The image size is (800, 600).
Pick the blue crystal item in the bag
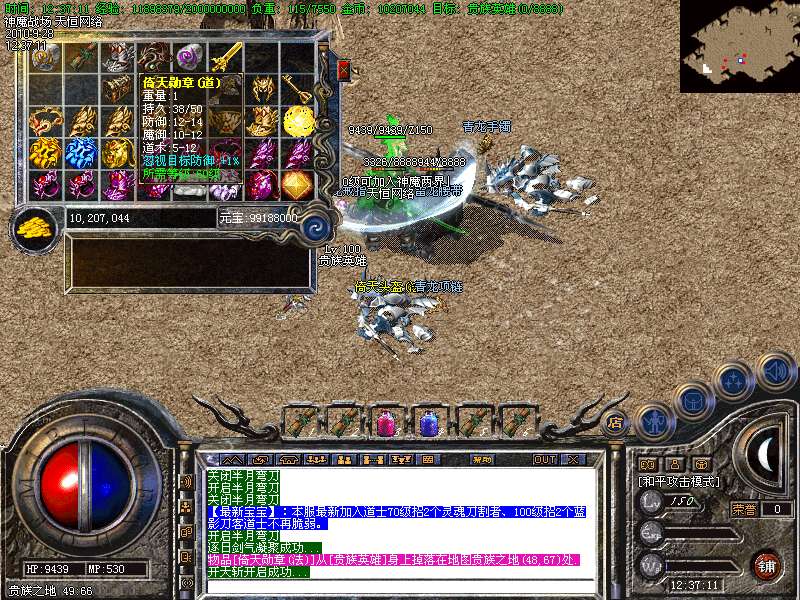pos(81,153)
